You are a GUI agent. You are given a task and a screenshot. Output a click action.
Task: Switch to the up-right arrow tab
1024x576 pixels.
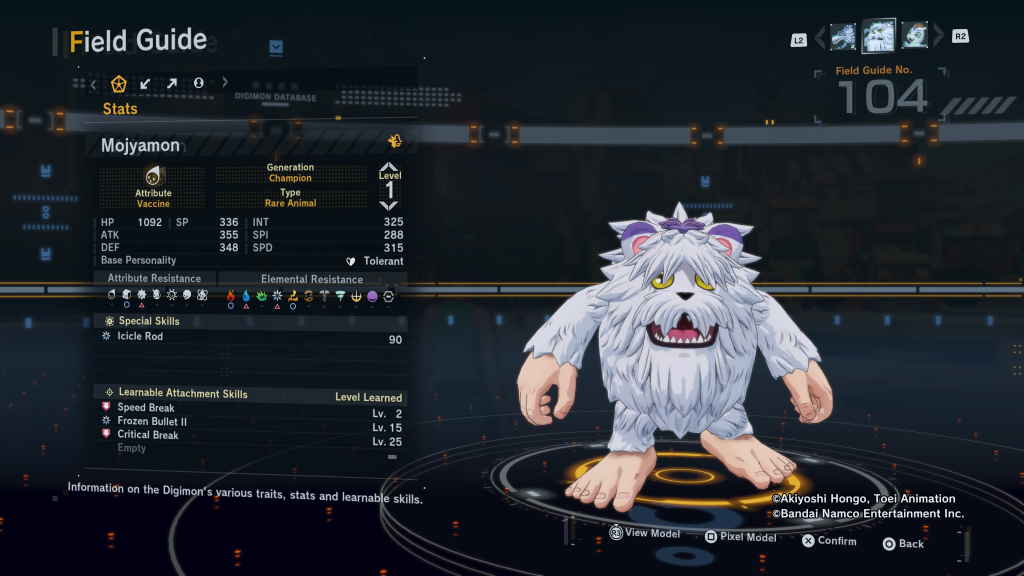click(x=172, y=83)
